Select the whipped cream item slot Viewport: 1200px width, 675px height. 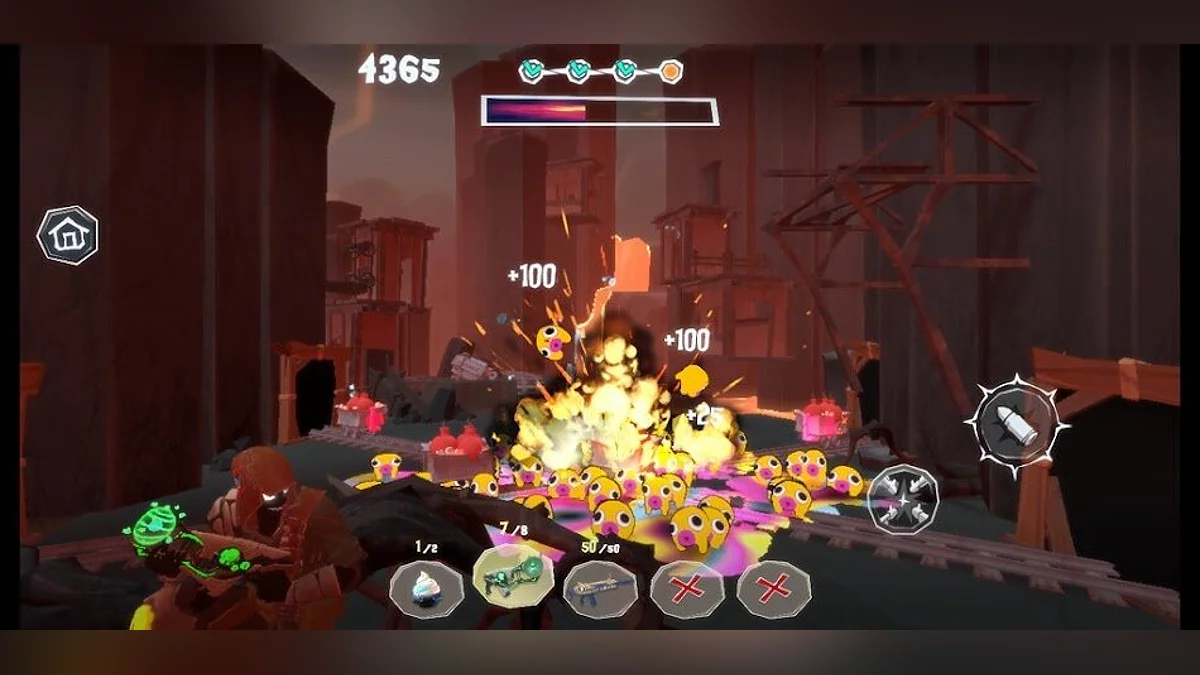pos(427,590)
